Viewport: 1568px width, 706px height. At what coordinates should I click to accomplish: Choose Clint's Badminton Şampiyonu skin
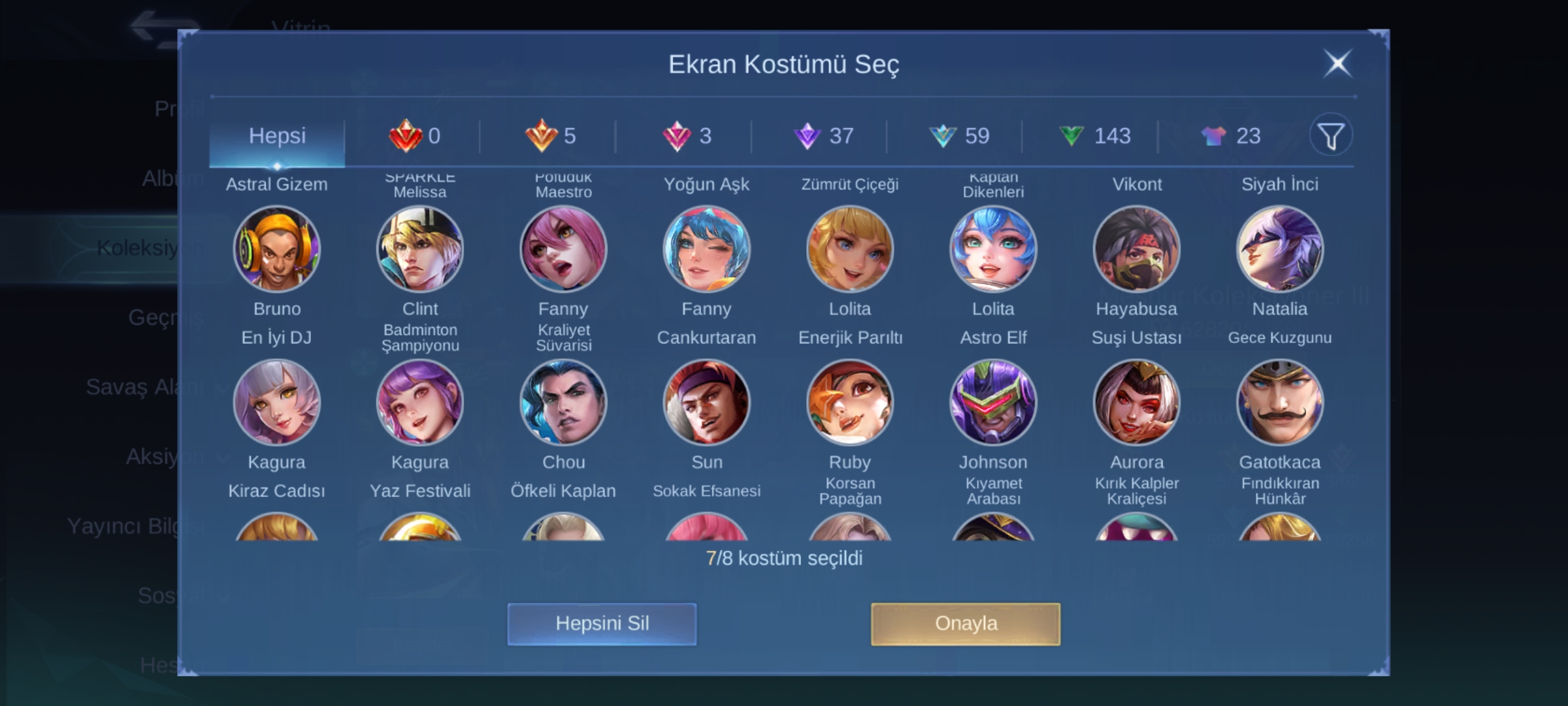pos(420,249)
